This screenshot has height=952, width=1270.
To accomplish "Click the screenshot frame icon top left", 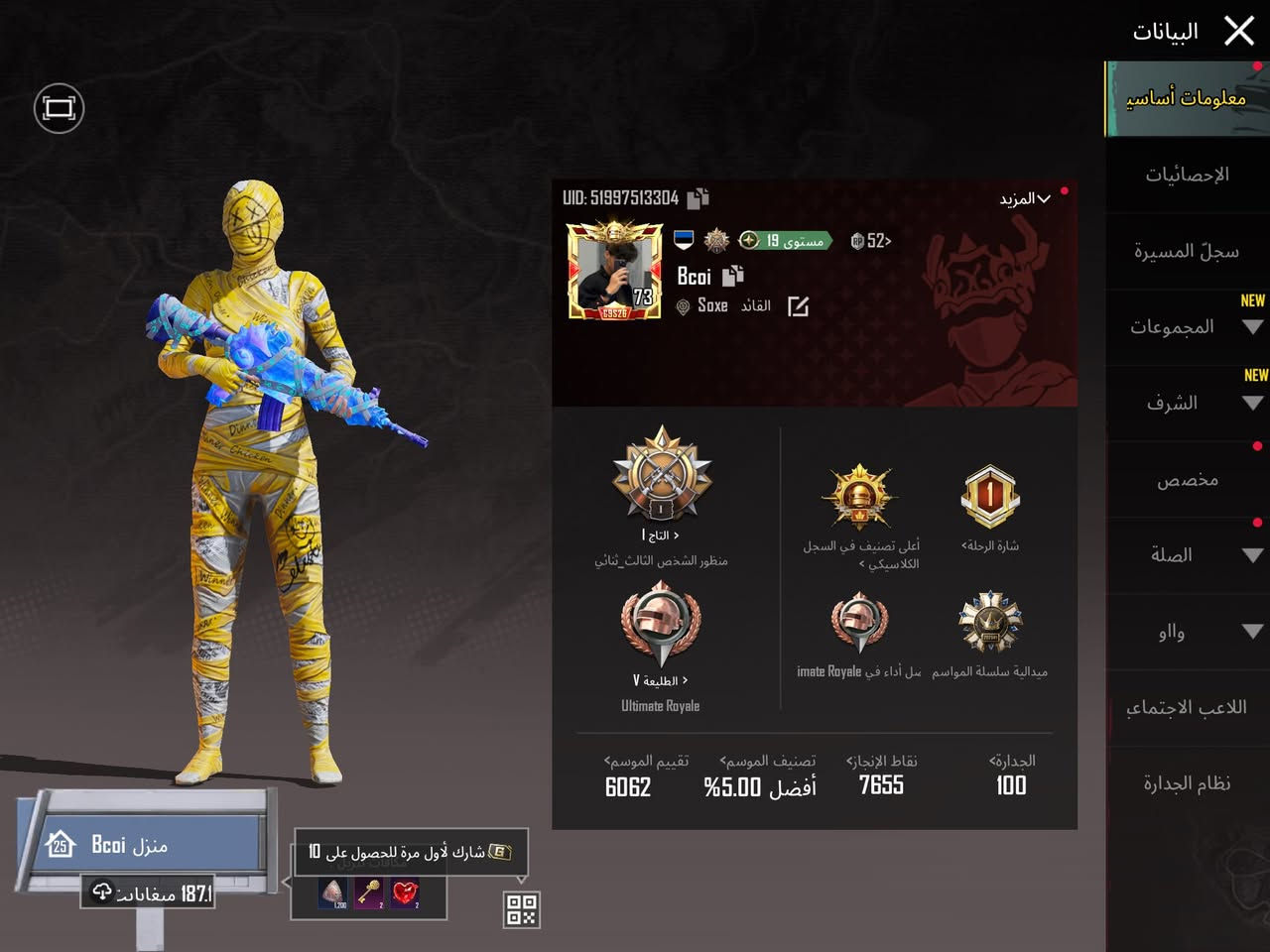I will tap(59, 108).
